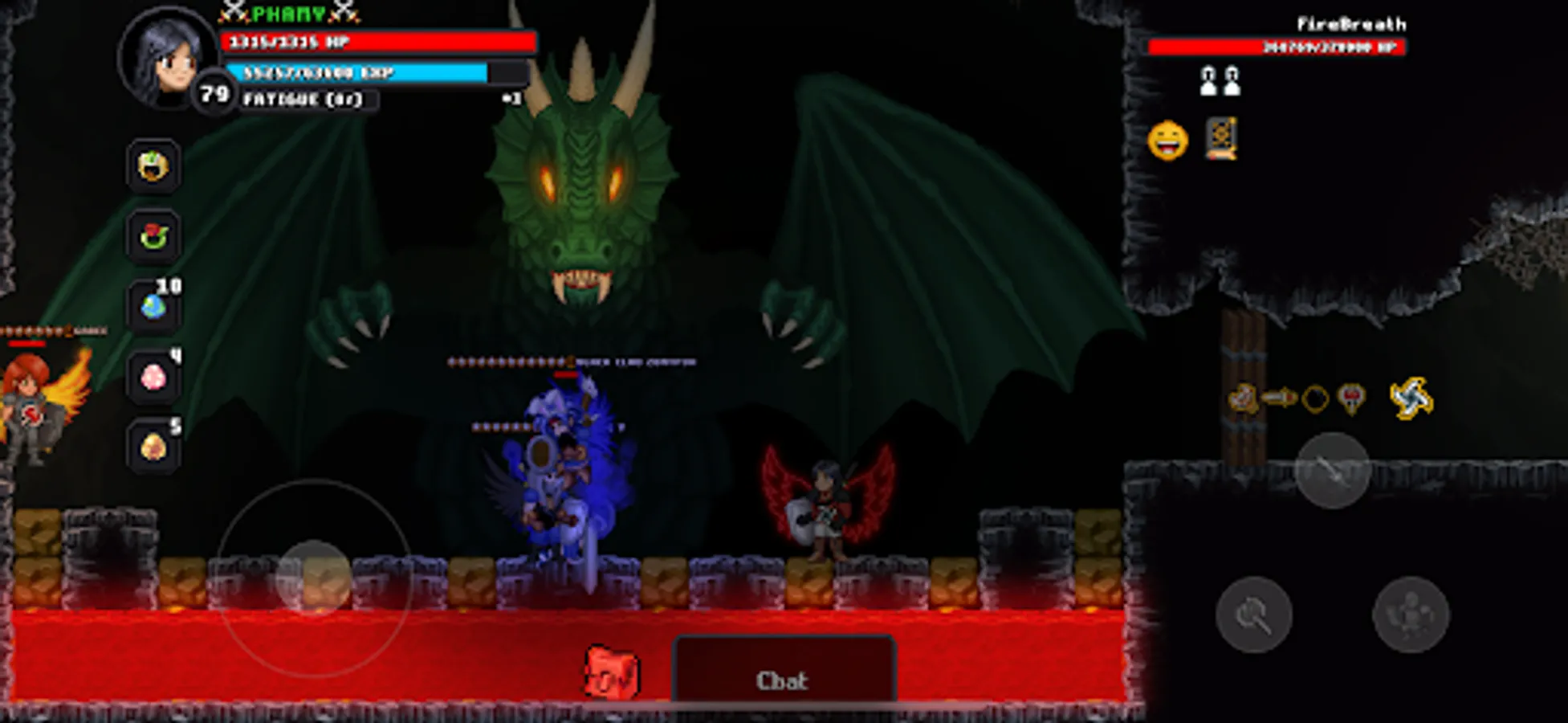
Task: Tap the right party member silhouette icon
Action: [x=1232, y=81]
